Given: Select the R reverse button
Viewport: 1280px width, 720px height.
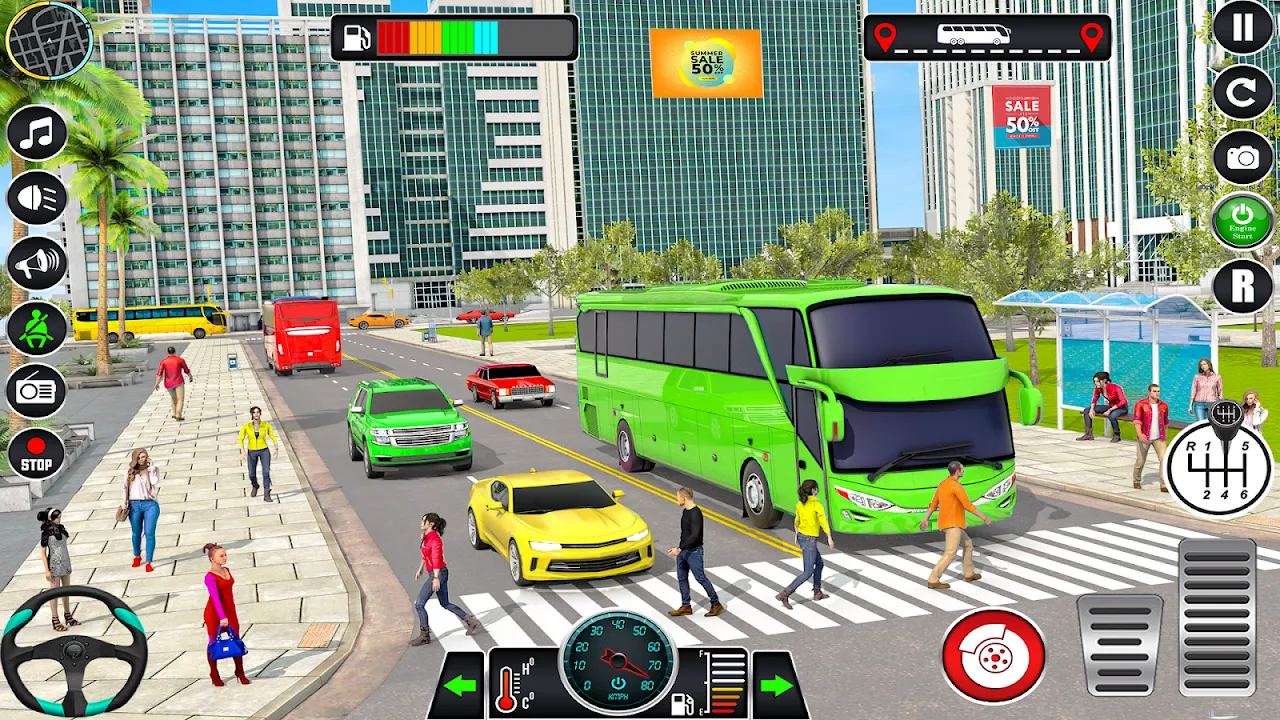Looking at the screenshot, I should [x=1242, y=286].
